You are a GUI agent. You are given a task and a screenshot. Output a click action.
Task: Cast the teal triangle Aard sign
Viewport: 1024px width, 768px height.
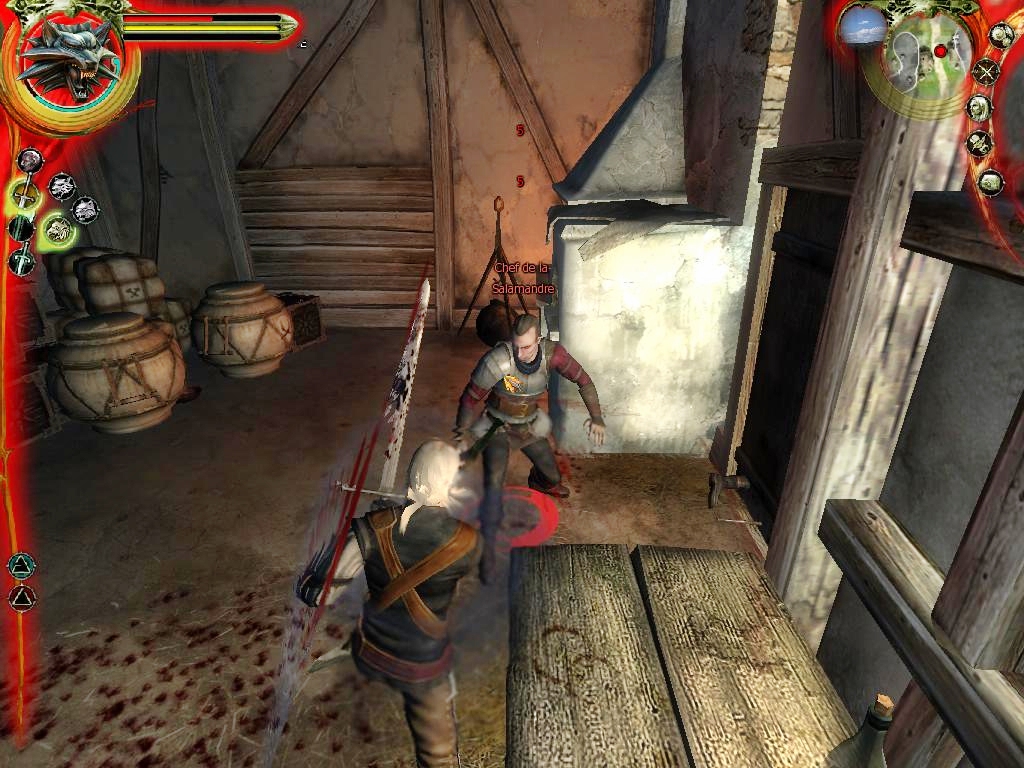click(x=20, y=567)
